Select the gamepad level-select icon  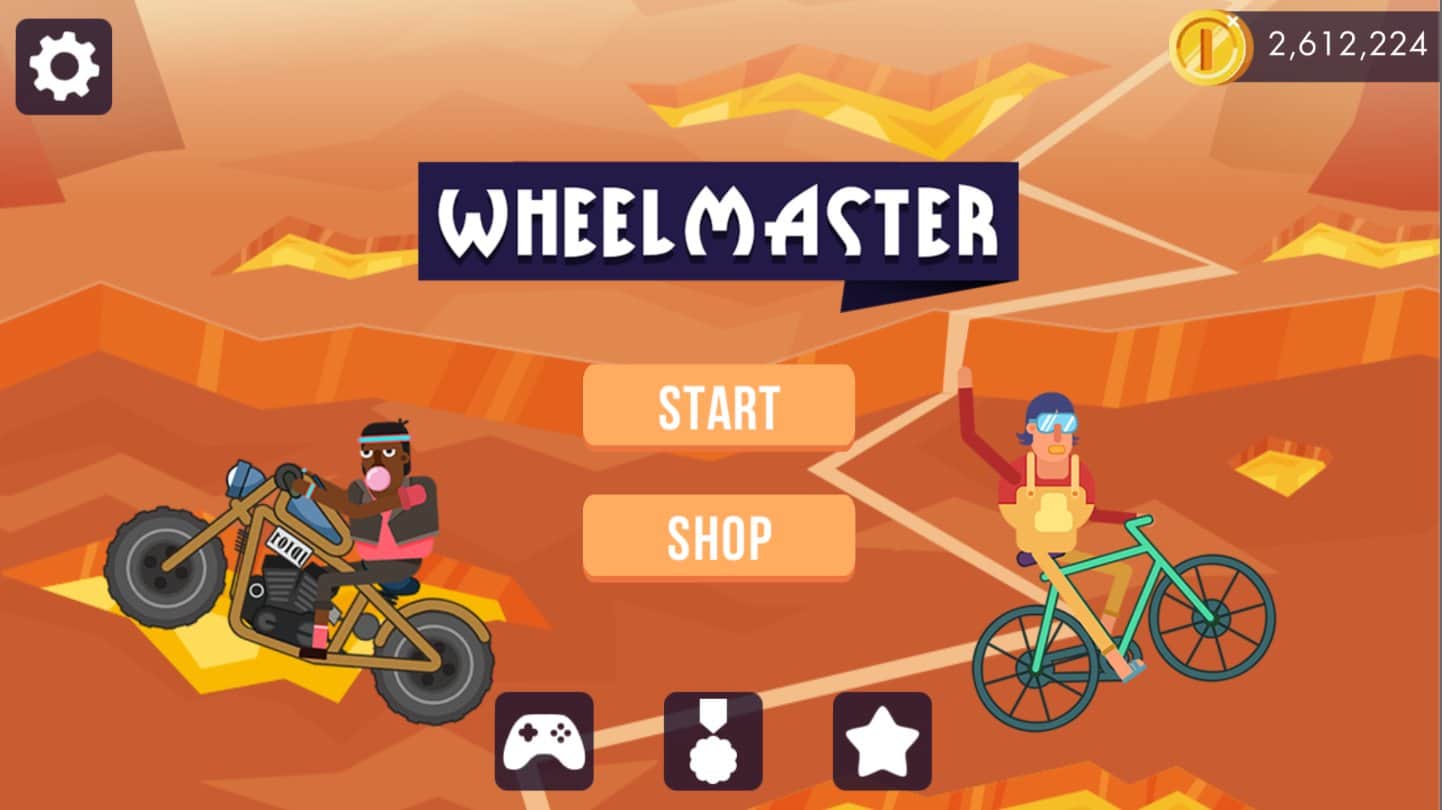(545, 740)
